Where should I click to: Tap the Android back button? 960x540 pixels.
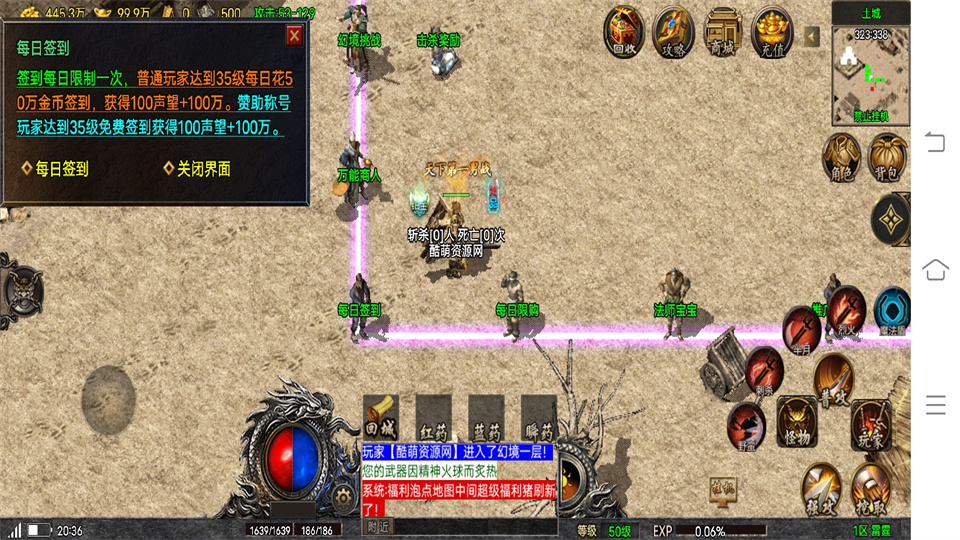(935, 141)
